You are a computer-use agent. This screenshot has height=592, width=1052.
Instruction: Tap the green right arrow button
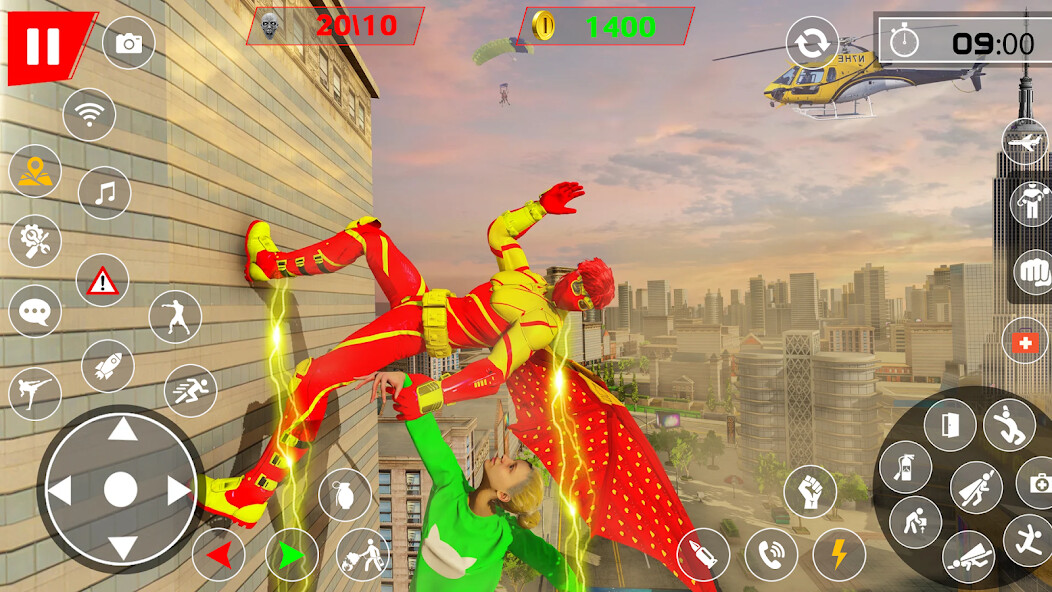click(292, 555)
